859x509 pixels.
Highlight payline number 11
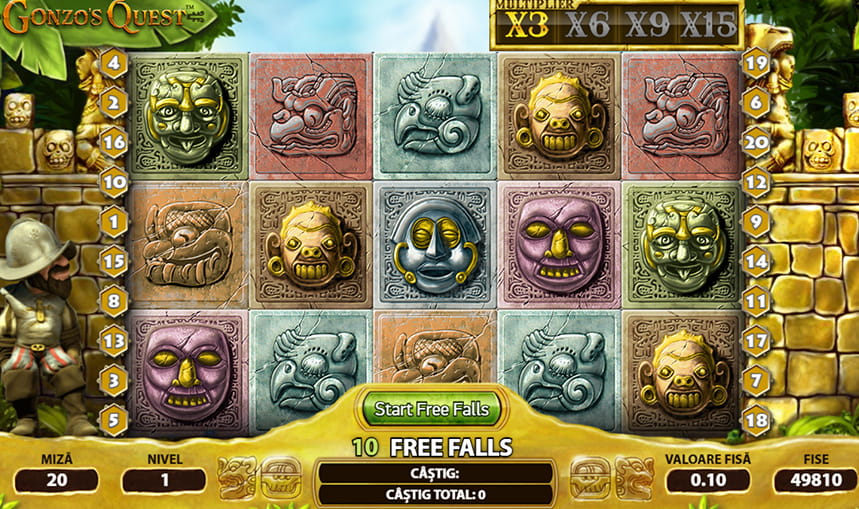pyautogui.click(x=756, y=300)
